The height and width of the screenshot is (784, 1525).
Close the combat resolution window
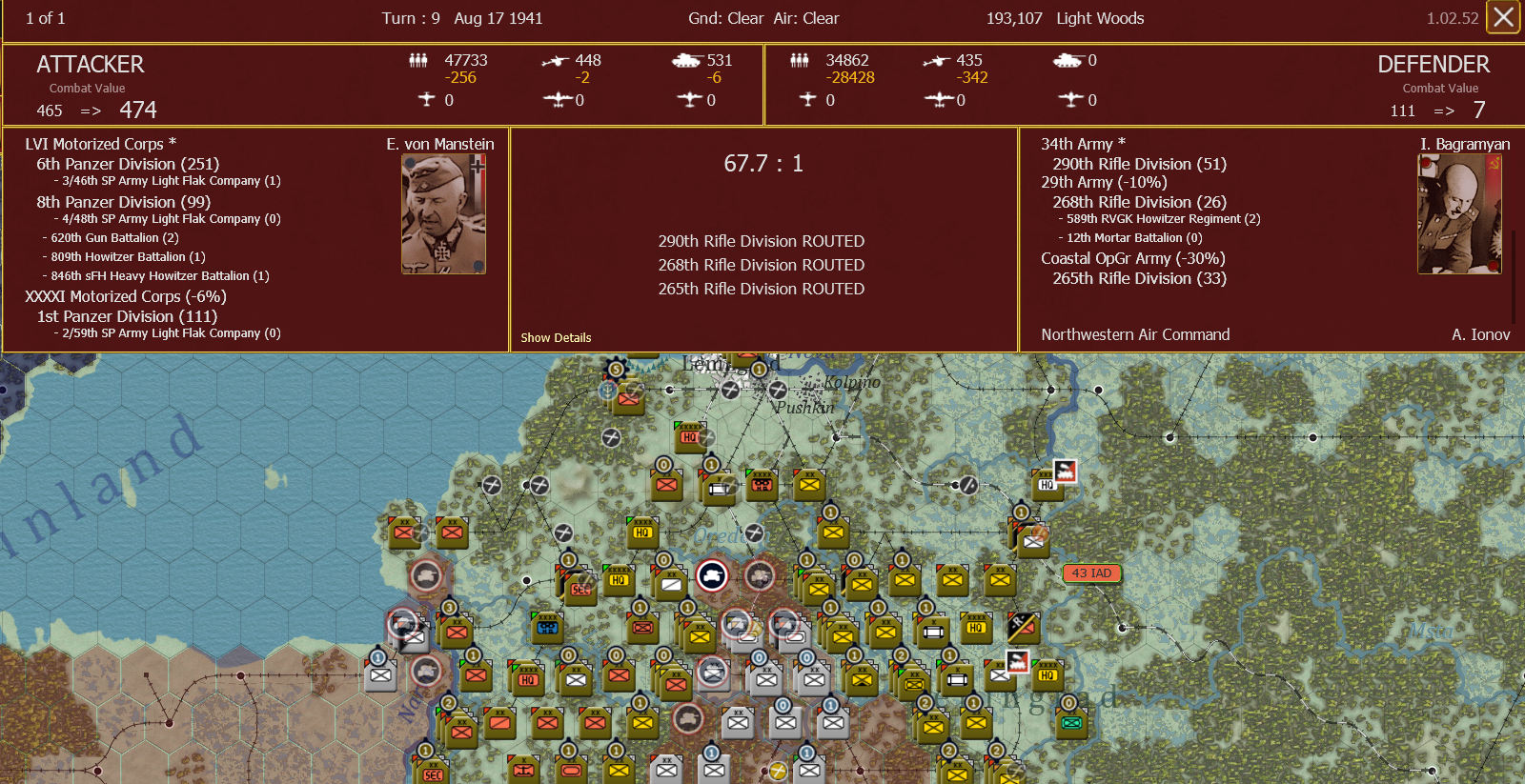coord(1503,17)
